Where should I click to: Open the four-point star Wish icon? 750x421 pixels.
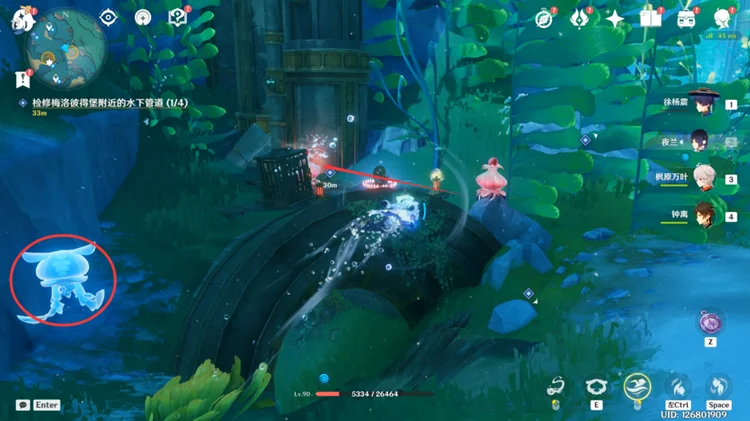coord(615,18)
